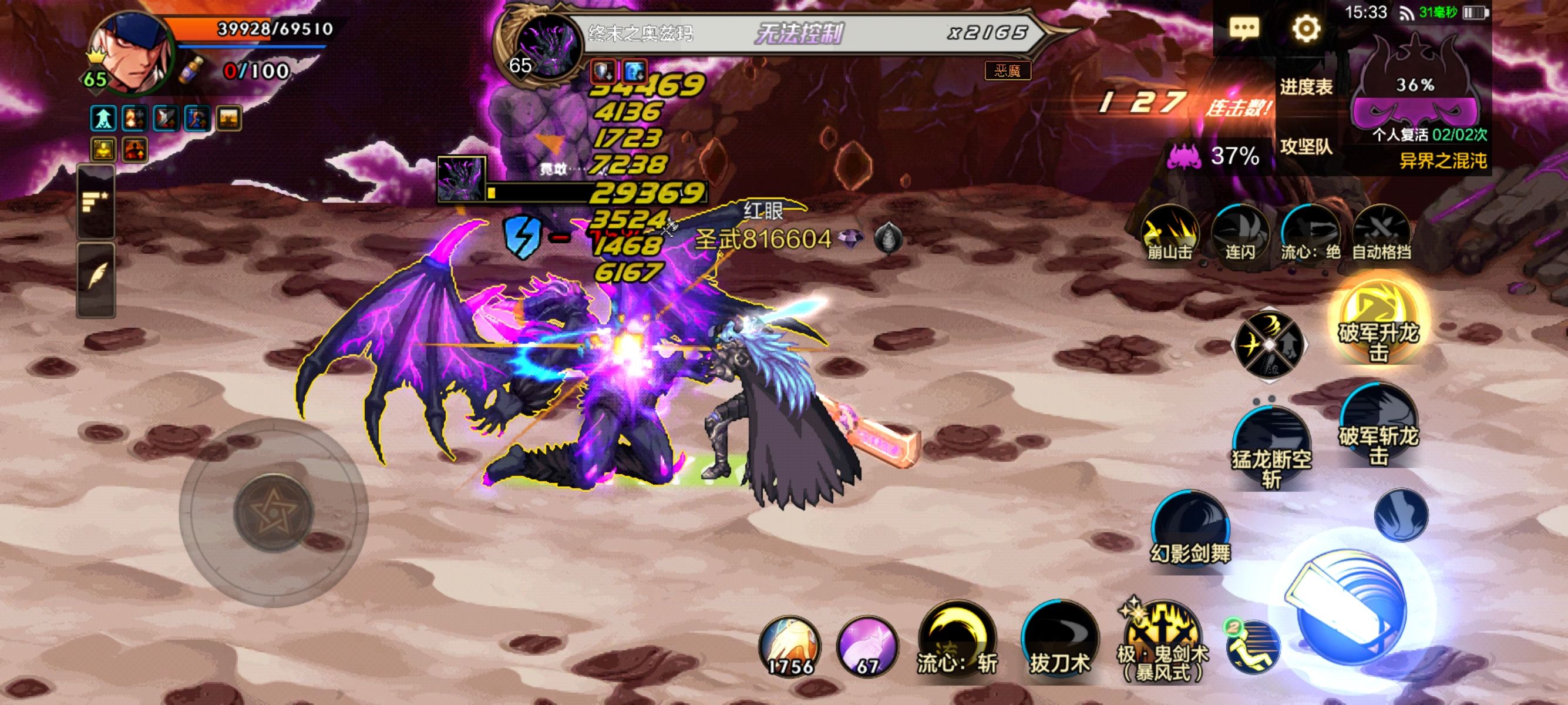Switch to the 攻坚队 raid team tab
The image size is (1568, 705).
[1306, 147]
